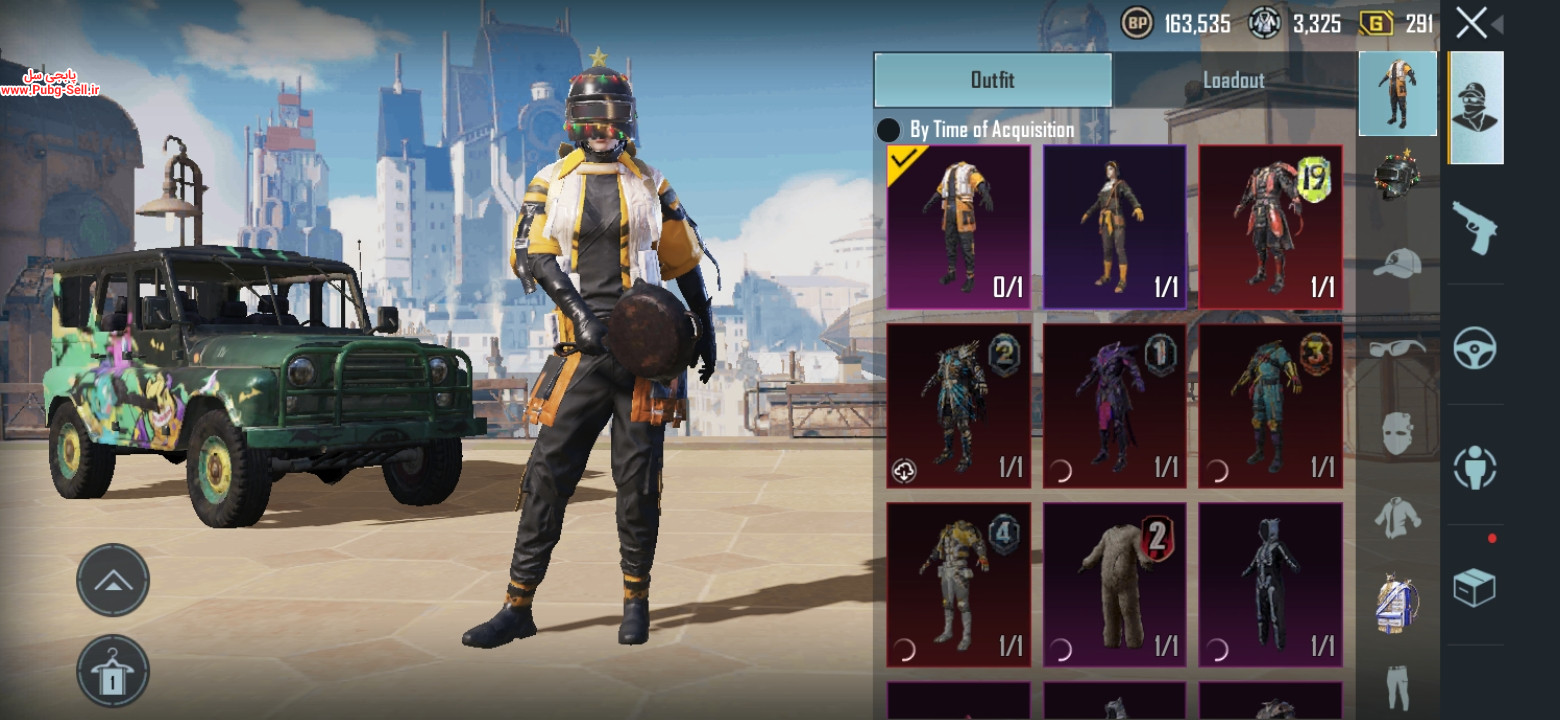
Task: Switch to the pistol weapons section
Action: [x=1474, y=226]
